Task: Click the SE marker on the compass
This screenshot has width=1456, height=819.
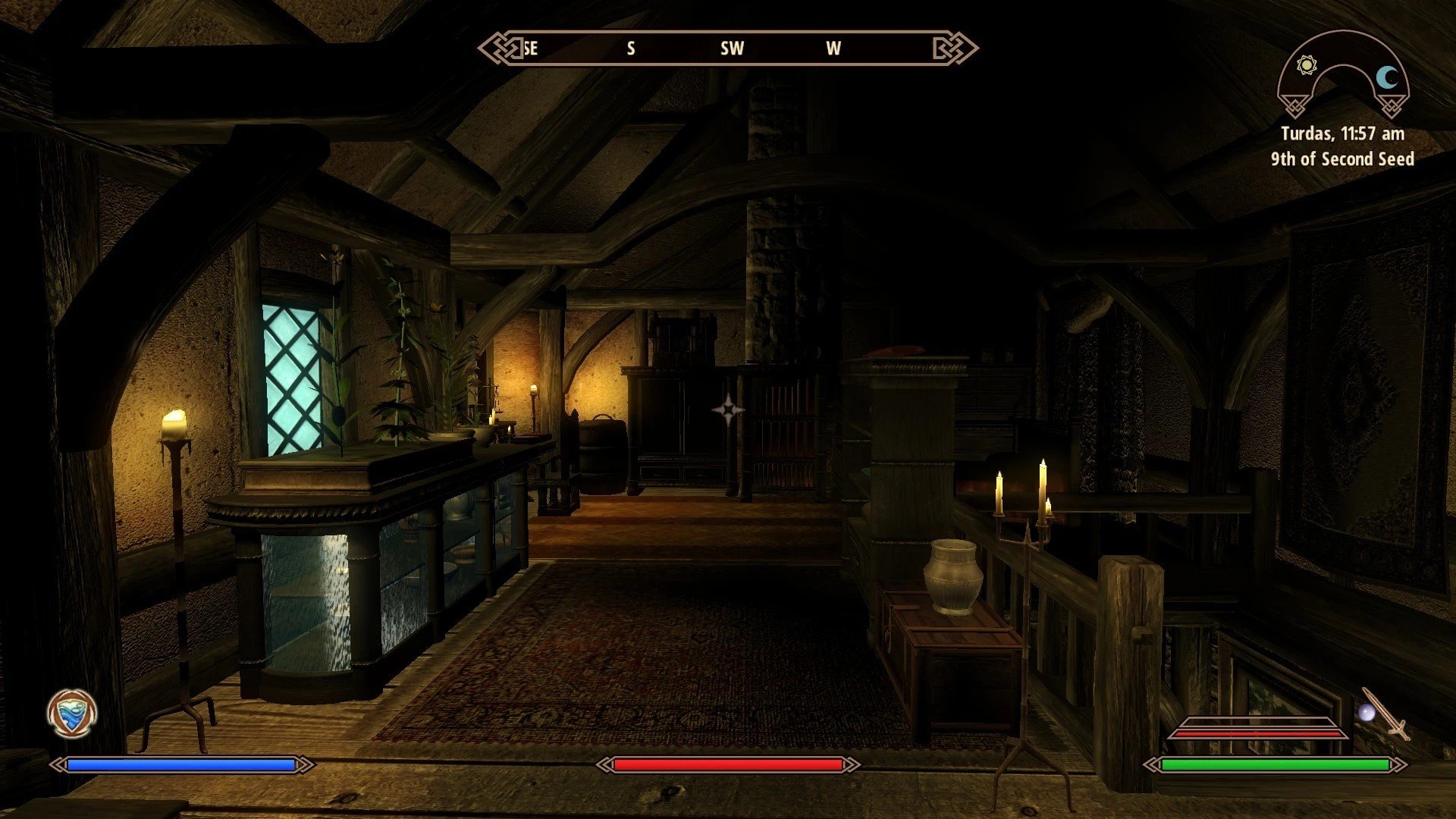Action: [531, 49]
